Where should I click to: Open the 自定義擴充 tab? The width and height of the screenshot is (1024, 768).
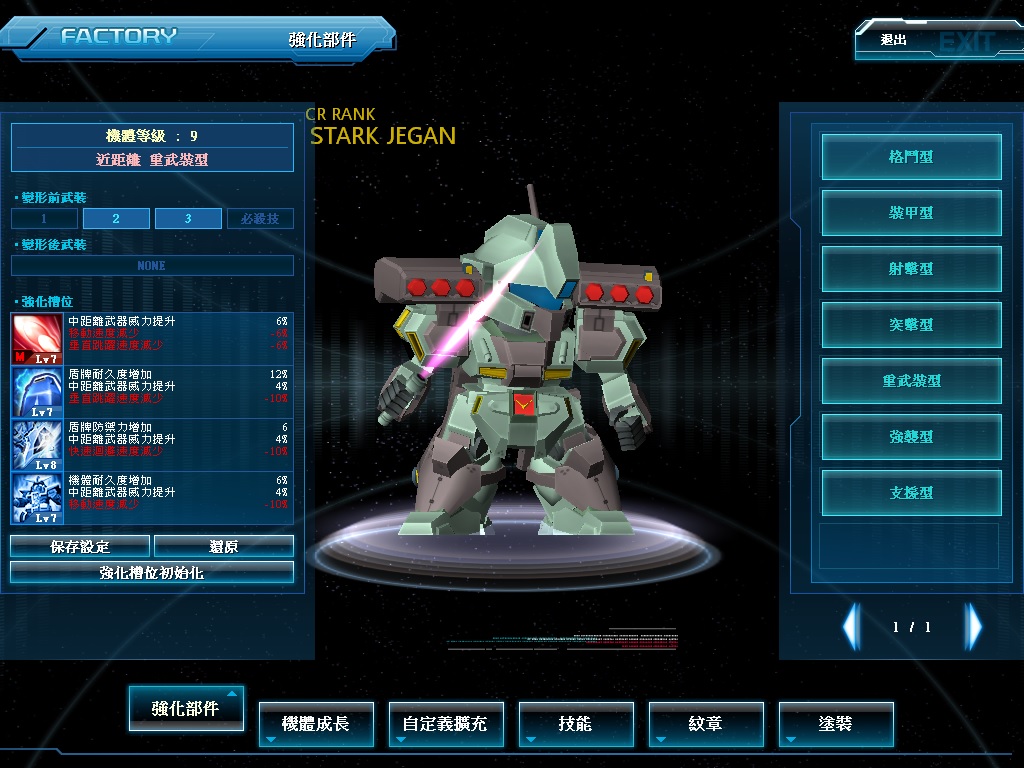pos(445,723)
